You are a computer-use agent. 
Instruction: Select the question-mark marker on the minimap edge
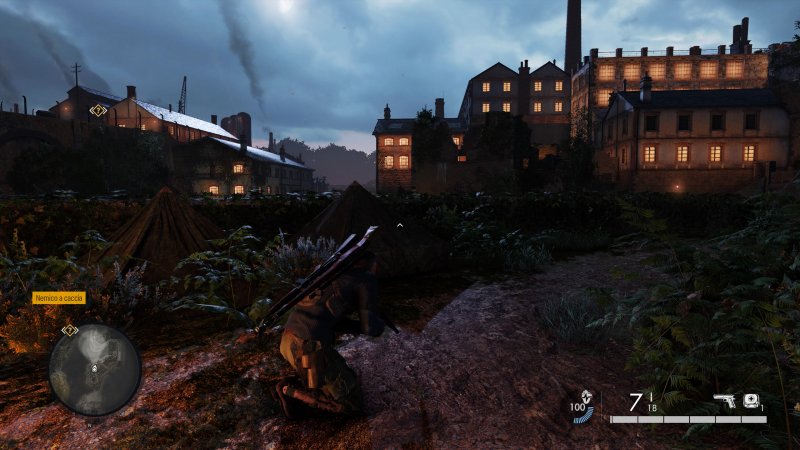click(x=69, y=329)
